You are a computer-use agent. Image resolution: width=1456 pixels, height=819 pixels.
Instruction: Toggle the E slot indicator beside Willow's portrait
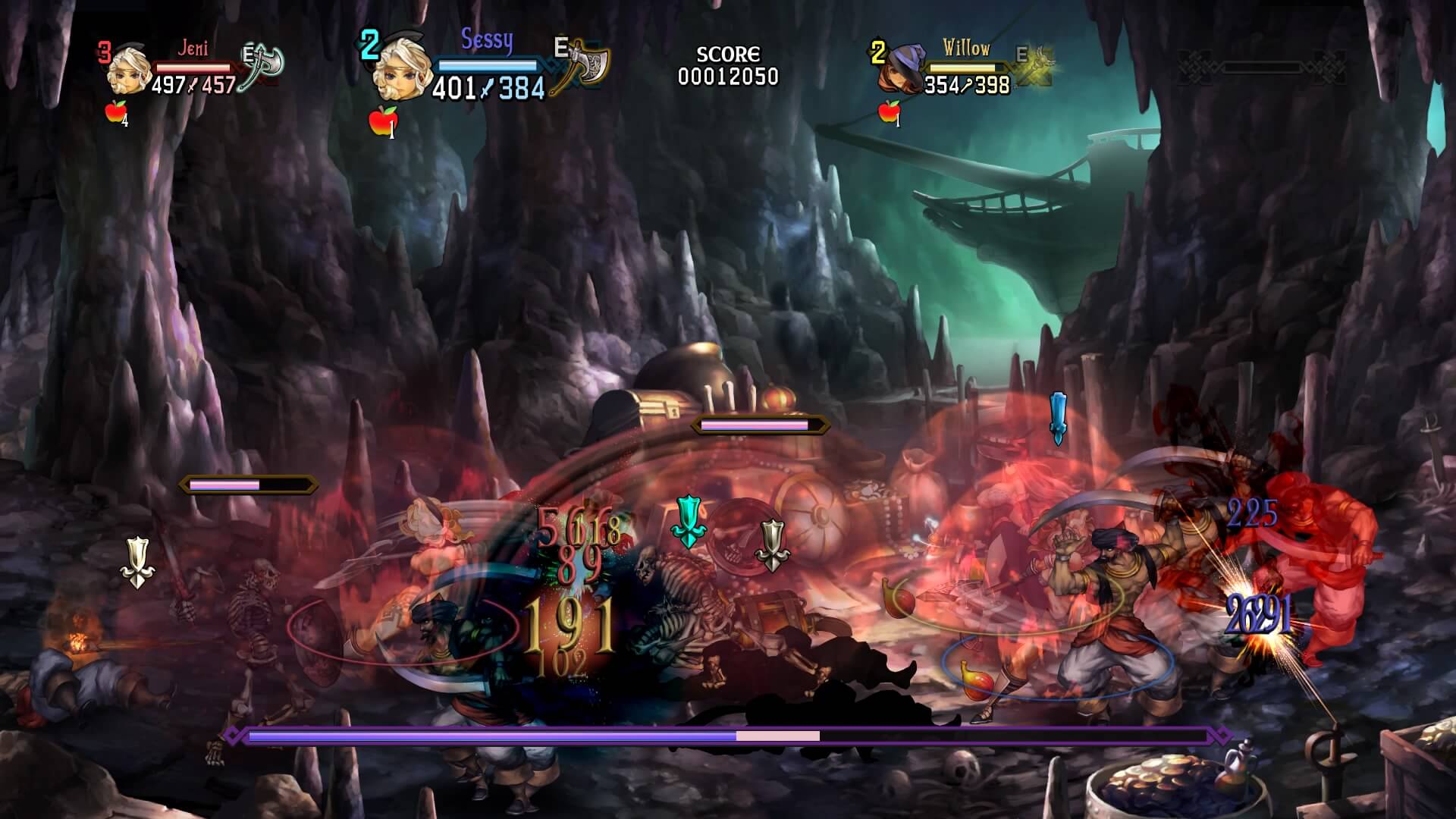[x=1024, y=53]
